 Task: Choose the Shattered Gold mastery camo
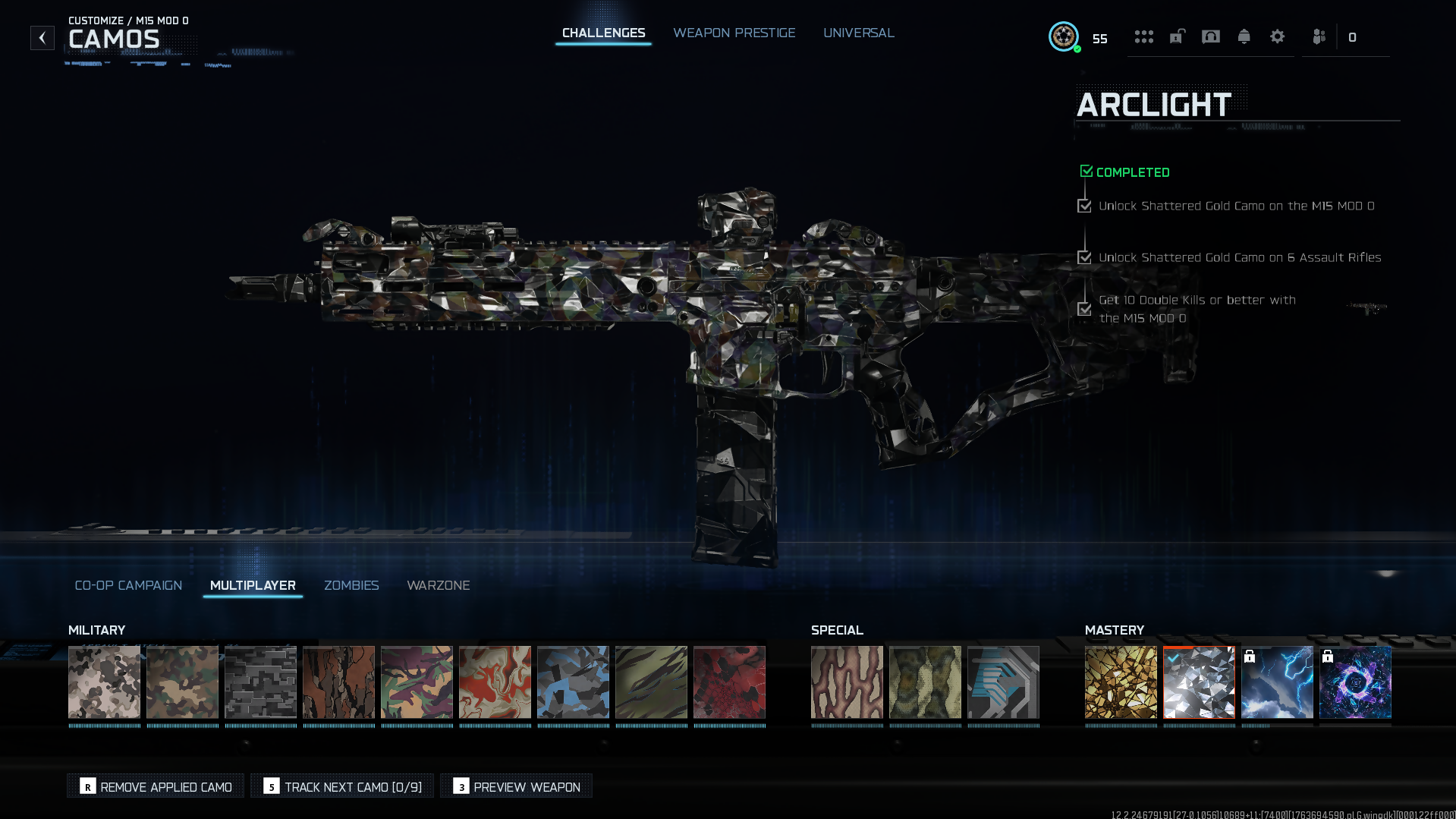1121,682
